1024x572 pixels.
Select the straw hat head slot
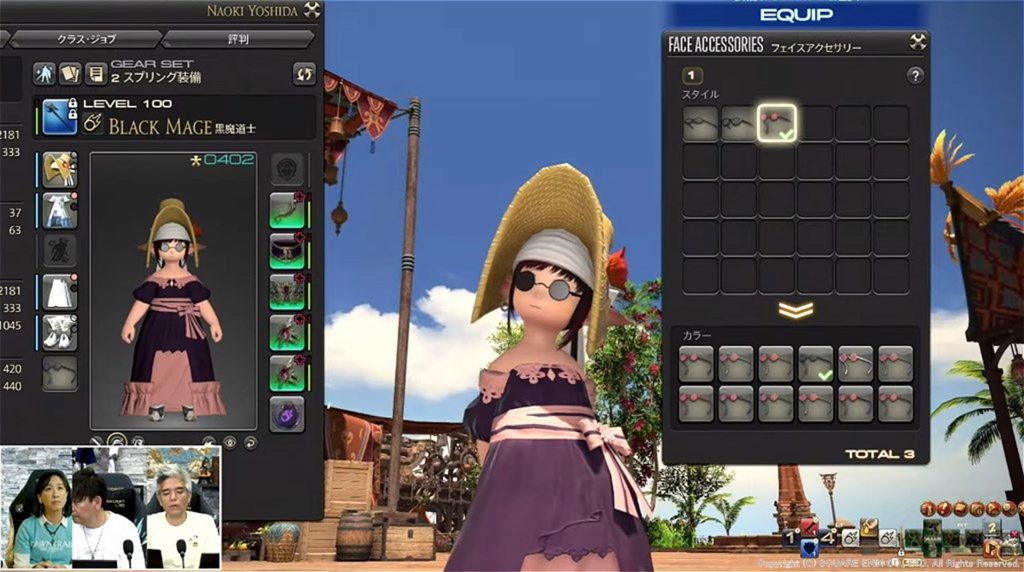click(x=60, y=169)
